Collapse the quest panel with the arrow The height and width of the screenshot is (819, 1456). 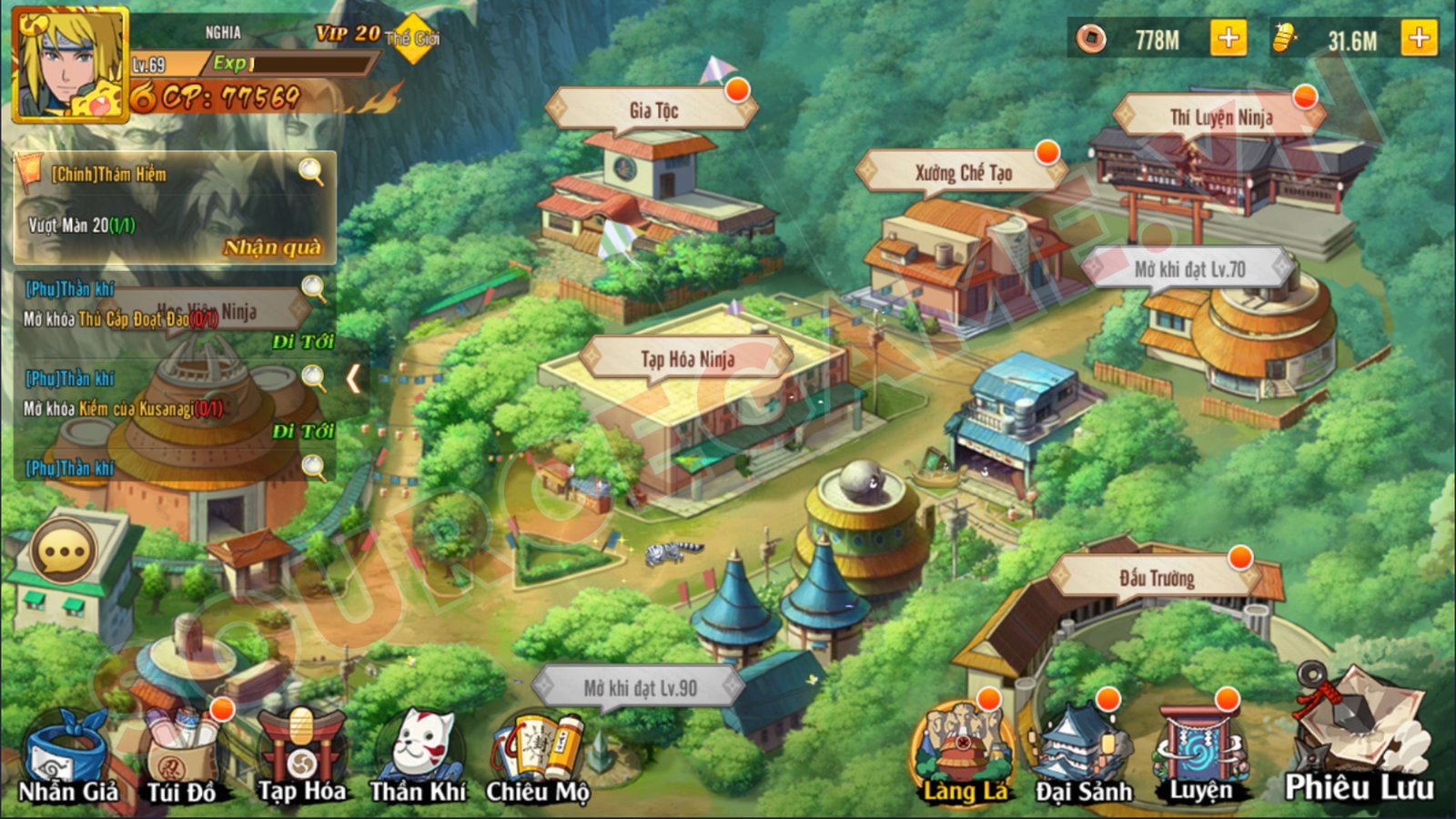[x=354, y=379]
